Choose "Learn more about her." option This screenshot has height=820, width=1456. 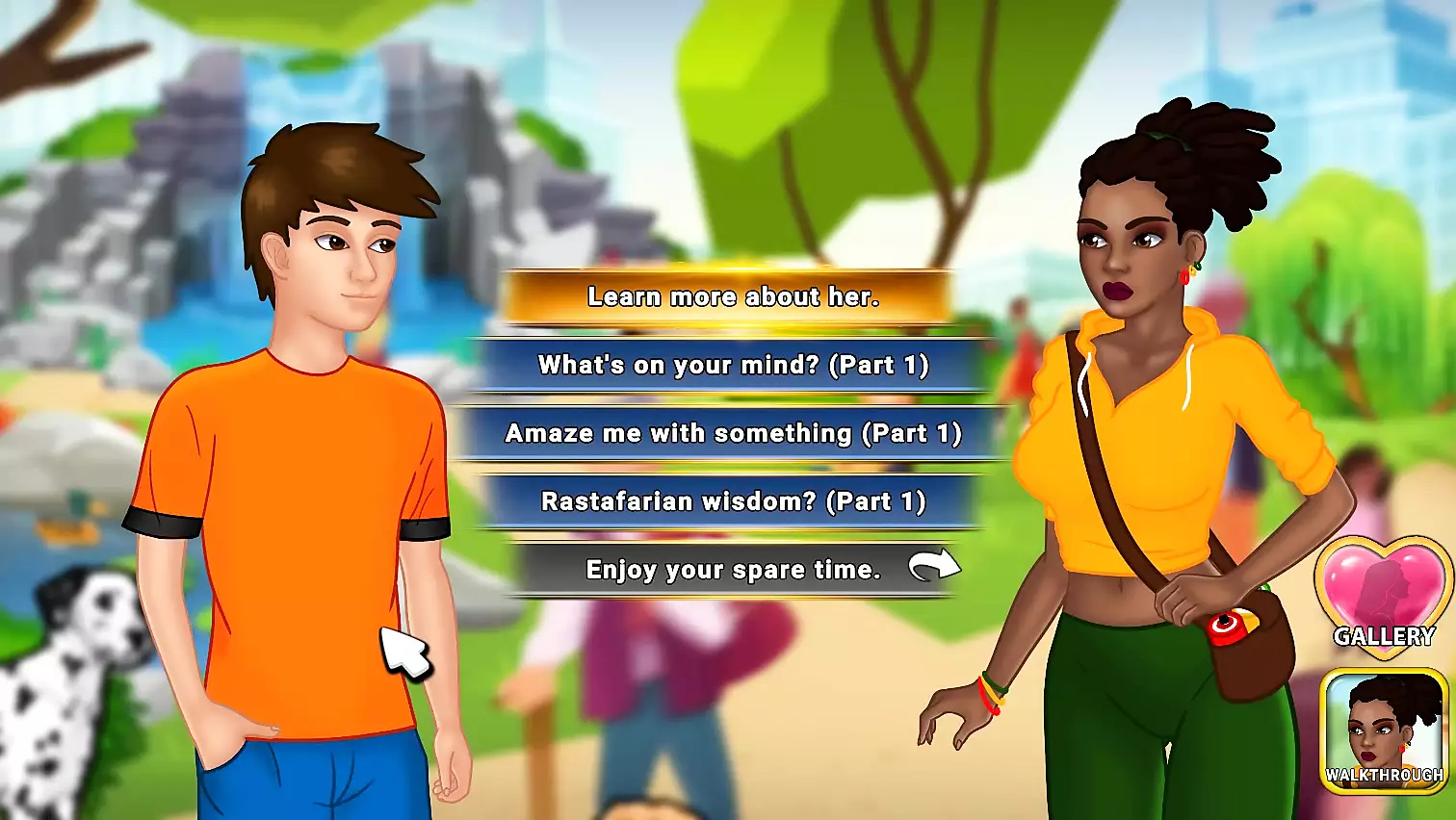pos(732,297)
